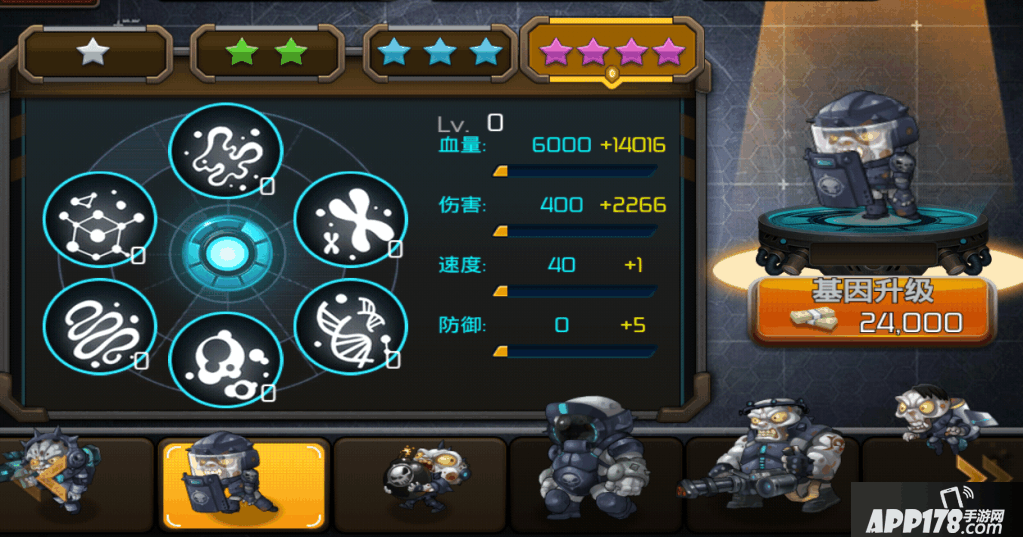Select the cell cluster gene node
This screenshot has height=537, width=1023.
coord(226,361)
